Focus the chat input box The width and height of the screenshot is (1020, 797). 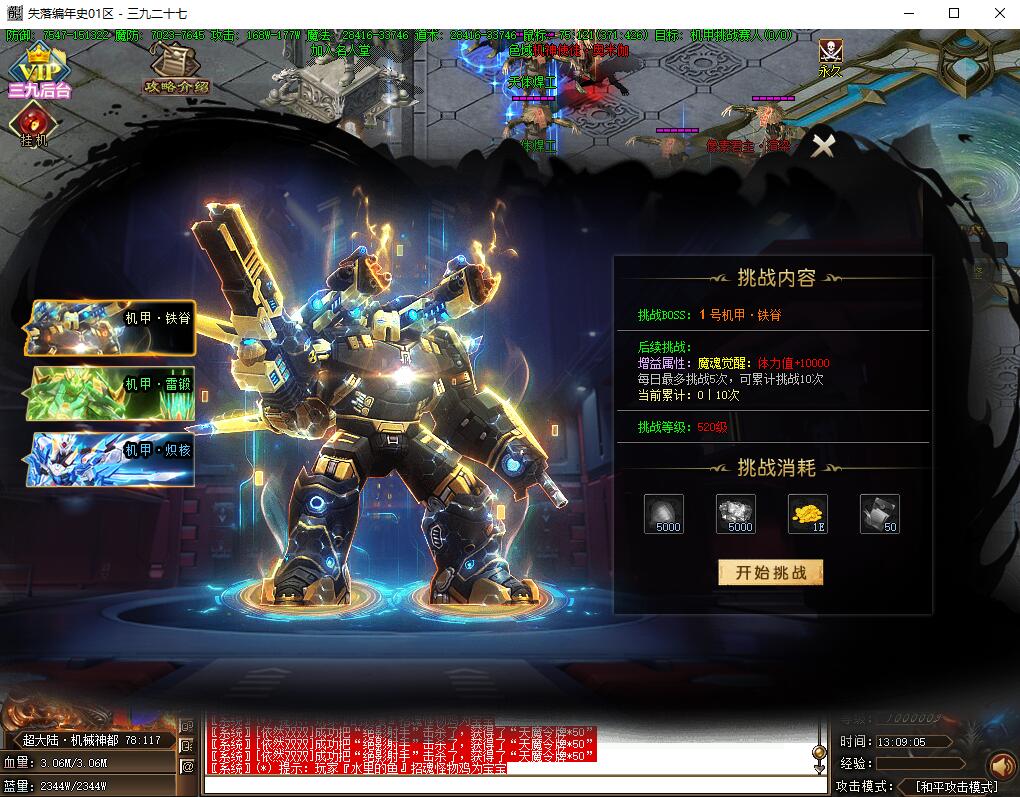[510, 786]
